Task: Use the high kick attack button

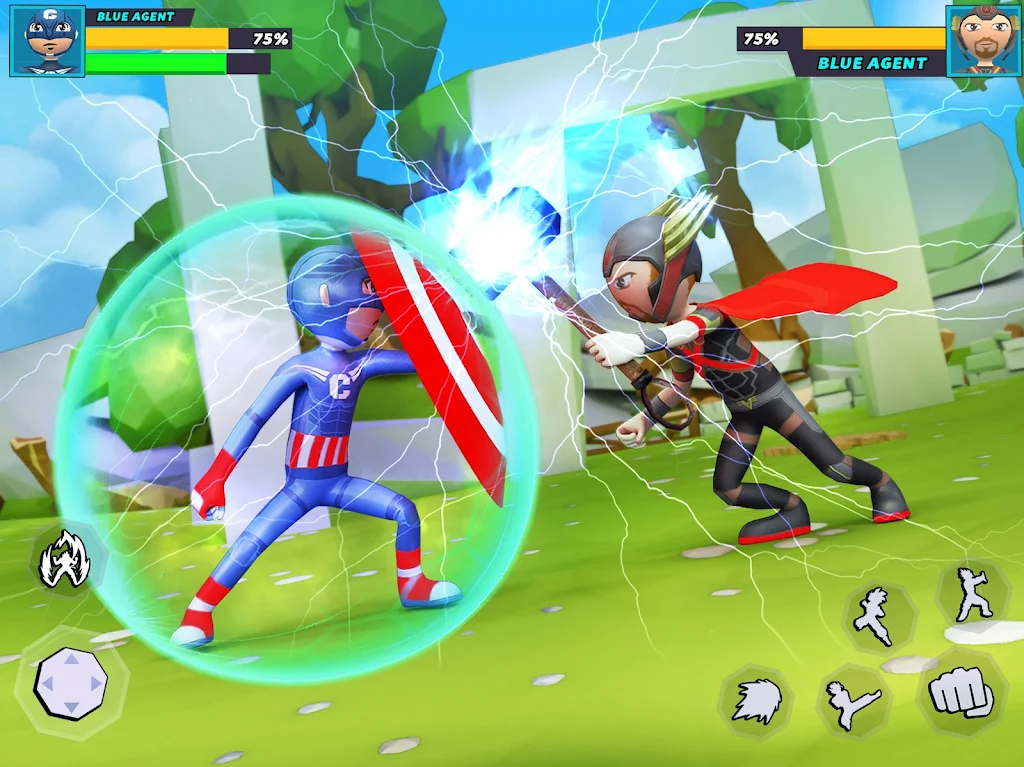Action: click(853, 700)
